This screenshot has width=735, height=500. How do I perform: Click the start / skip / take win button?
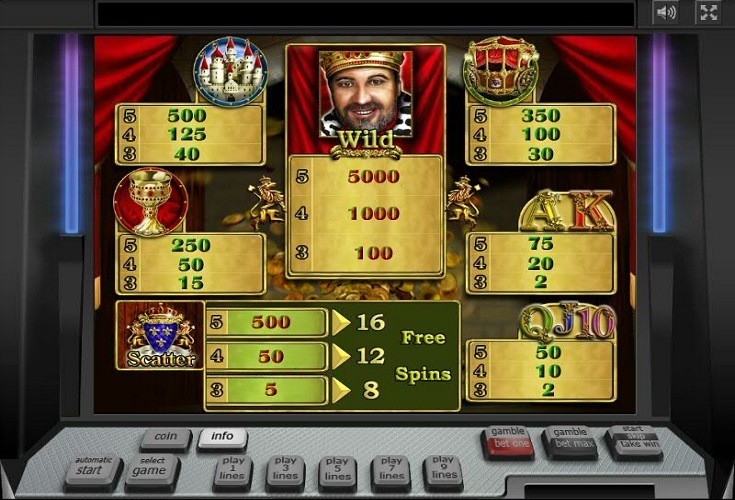[x=634, y=440]
